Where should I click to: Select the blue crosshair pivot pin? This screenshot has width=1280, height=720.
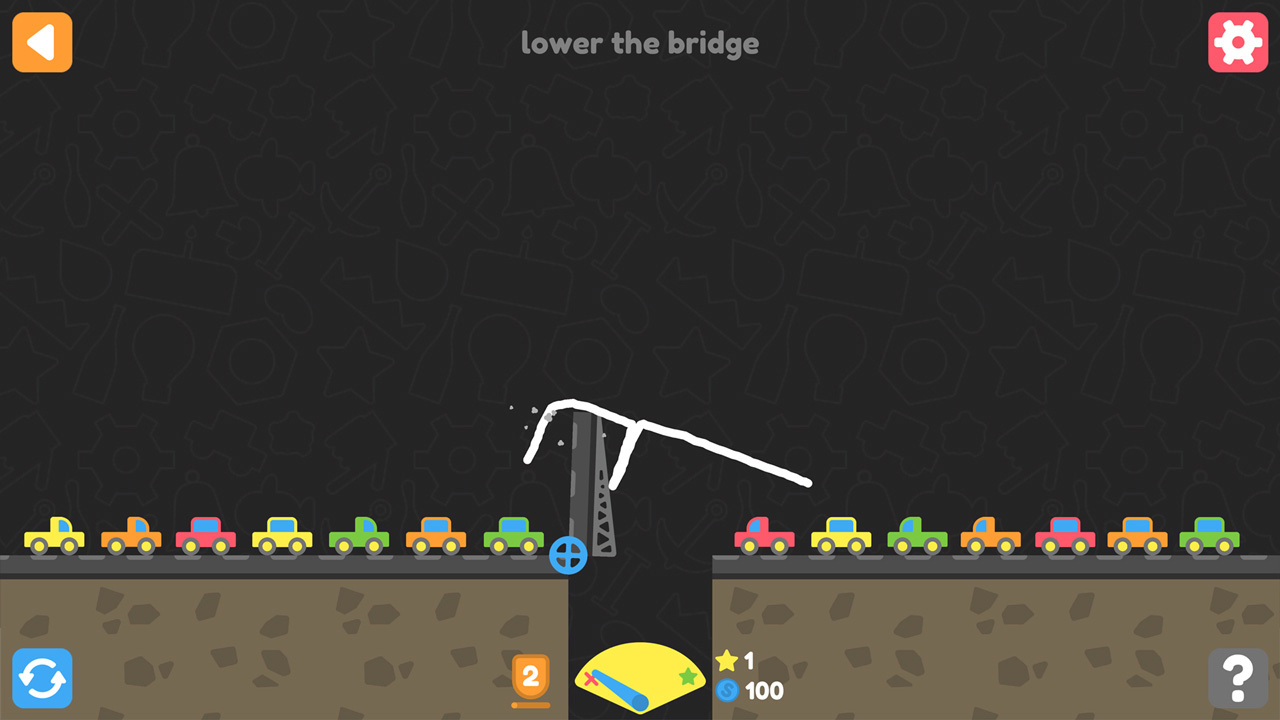(569, 557)
